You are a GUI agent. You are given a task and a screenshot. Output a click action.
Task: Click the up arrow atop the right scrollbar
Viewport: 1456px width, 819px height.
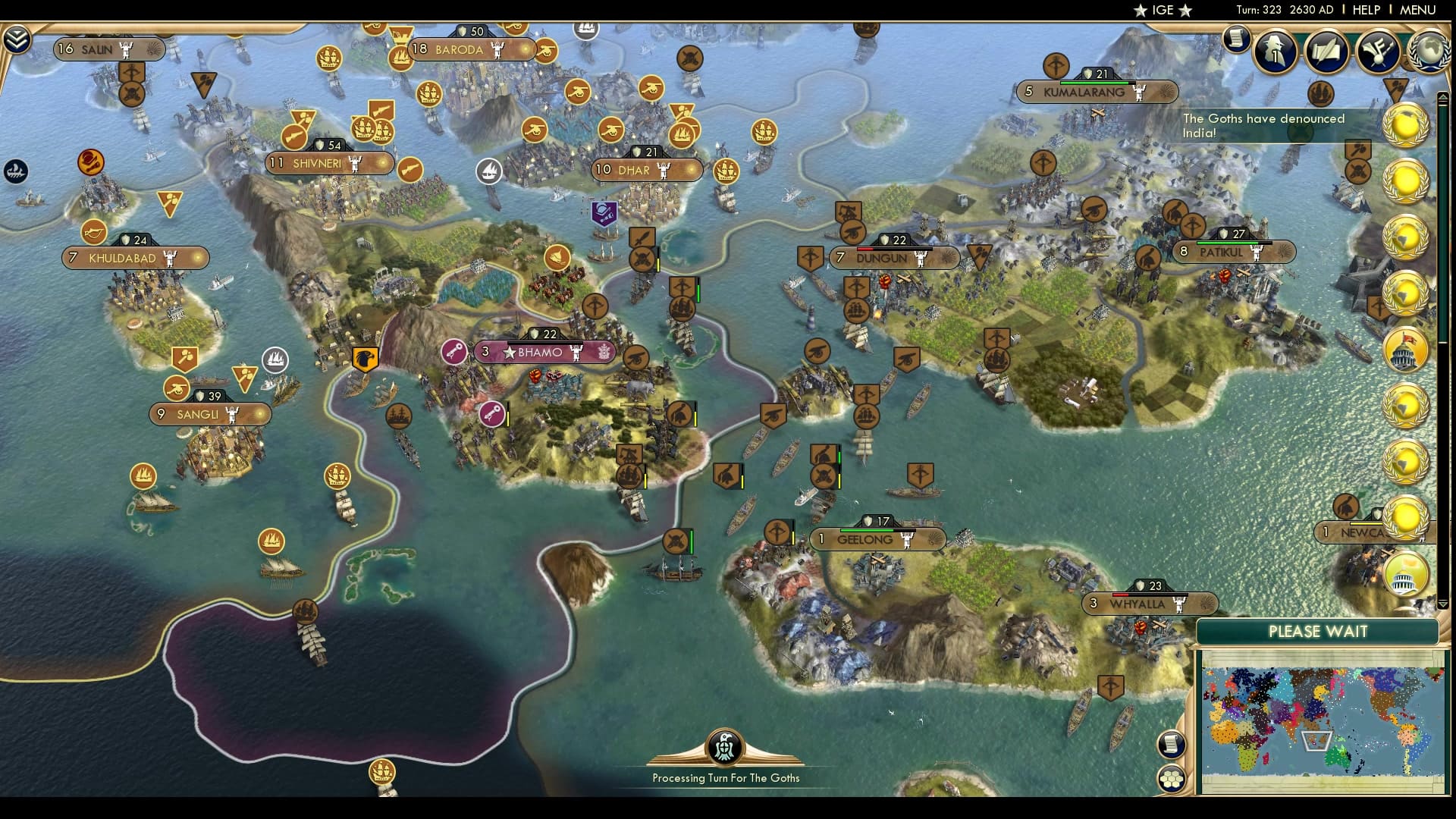point(1443,96)
